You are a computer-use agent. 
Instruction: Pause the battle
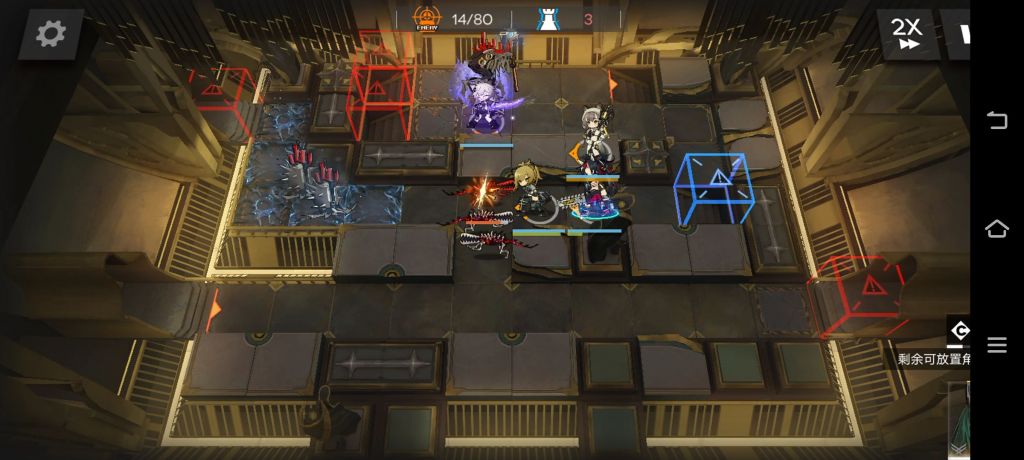pos(960,34)
